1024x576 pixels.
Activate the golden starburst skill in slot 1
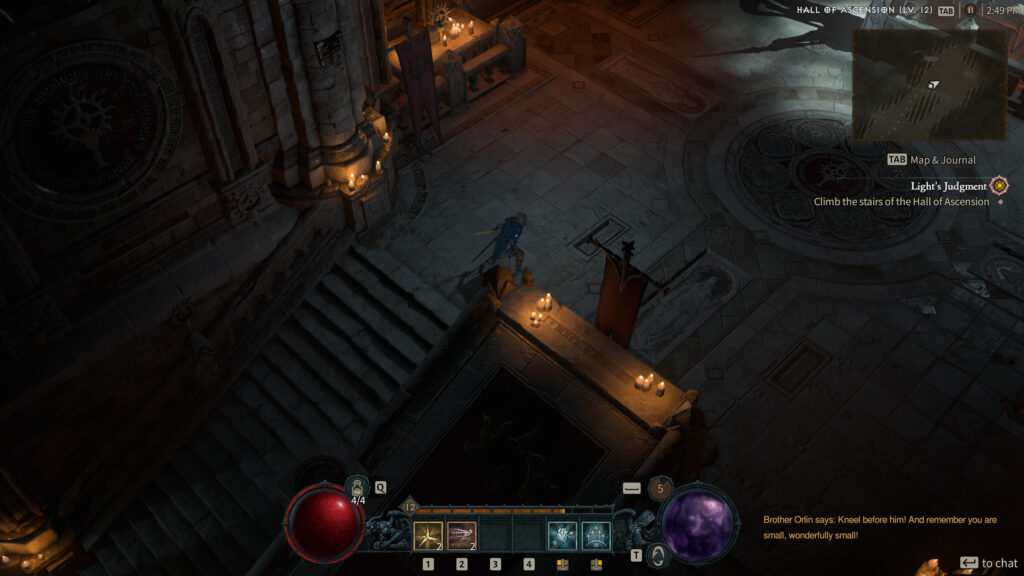428,537
